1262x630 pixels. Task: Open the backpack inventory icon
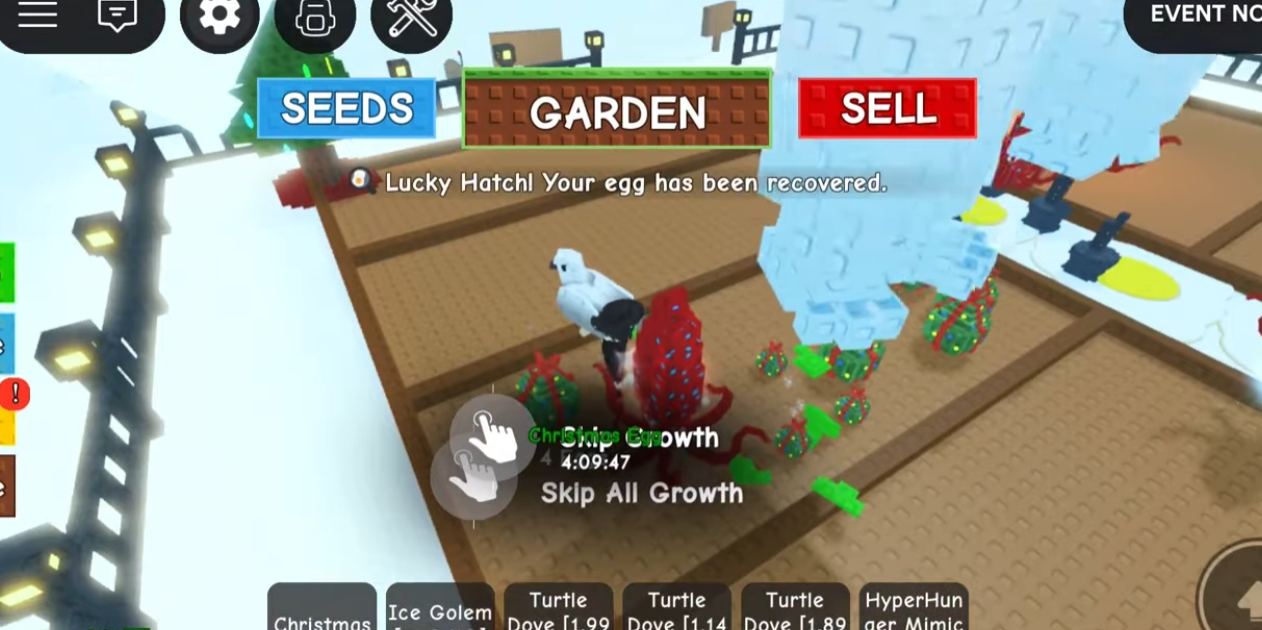[314, 18]
